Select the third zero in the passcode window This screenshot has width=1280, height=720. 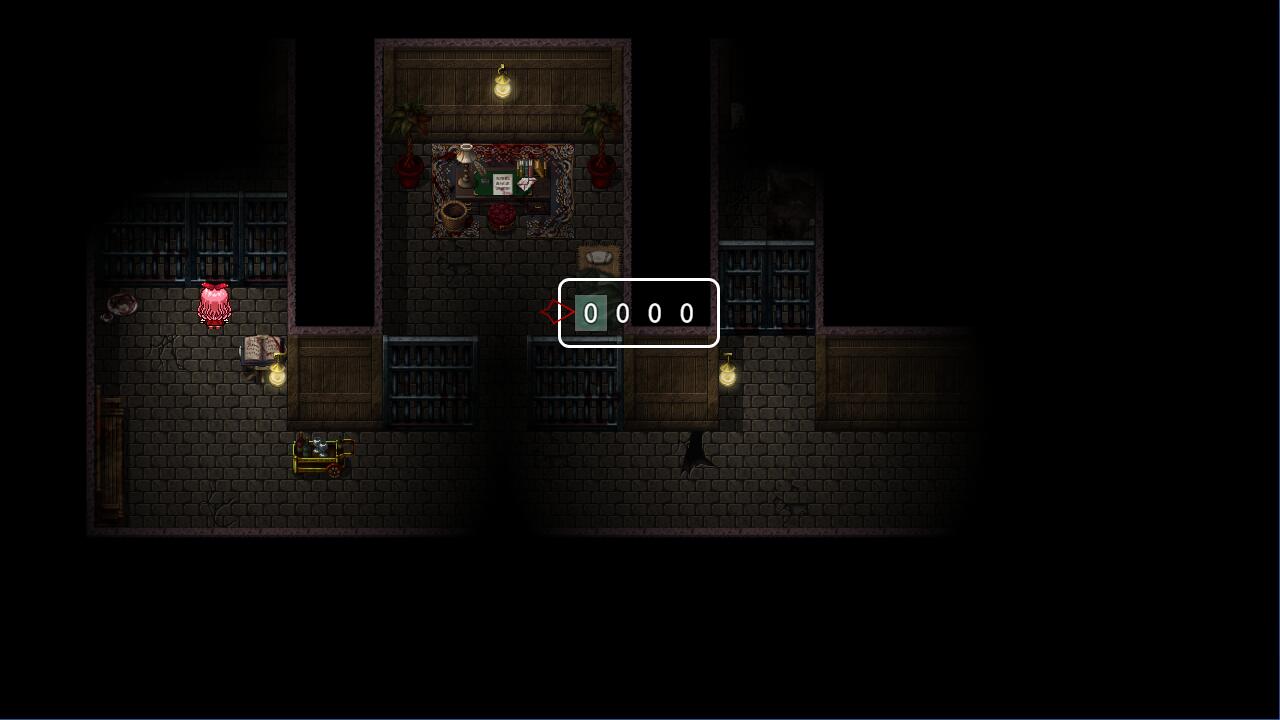point(654,313)
